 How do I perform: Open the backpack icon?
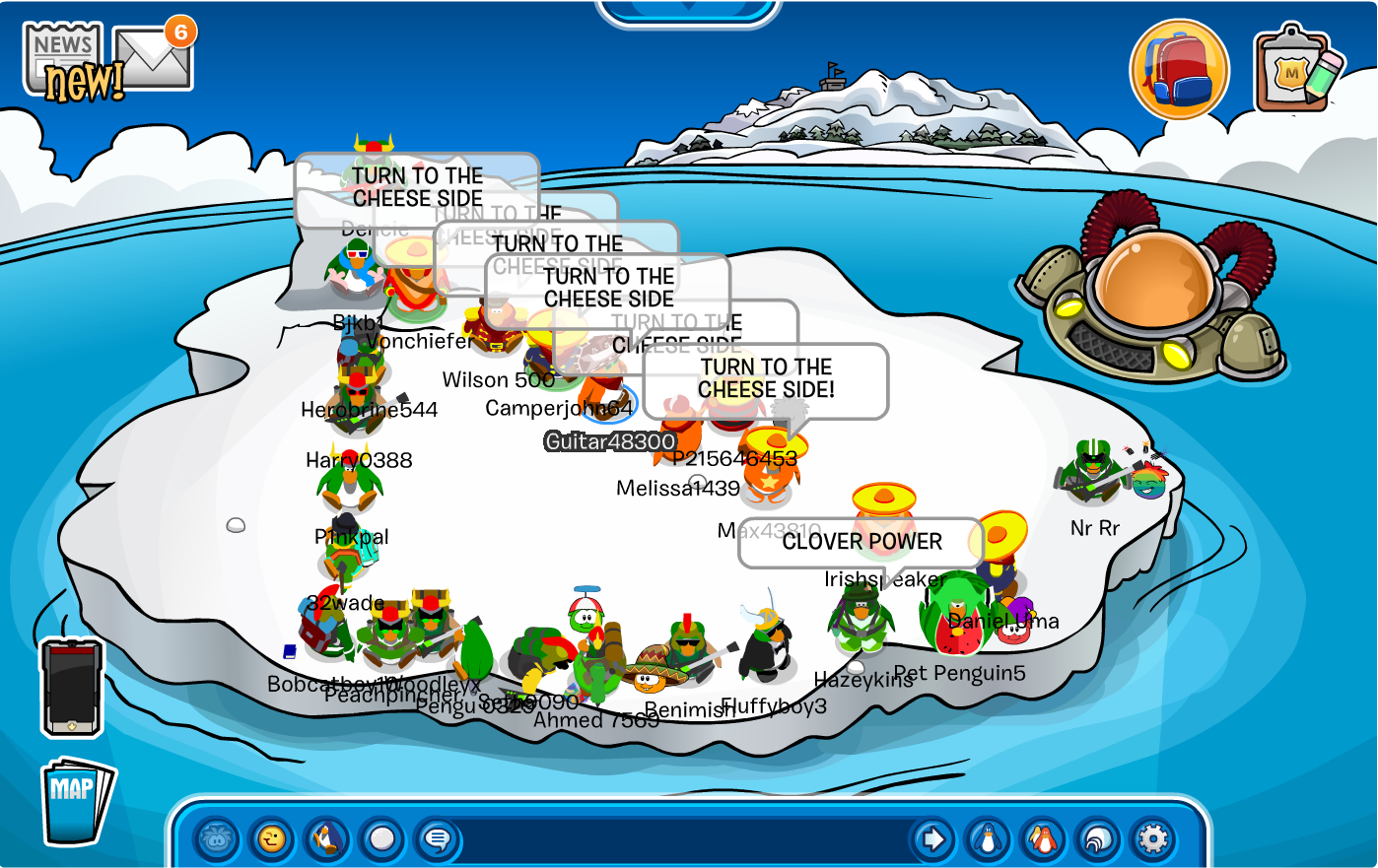coord(1179,70)
